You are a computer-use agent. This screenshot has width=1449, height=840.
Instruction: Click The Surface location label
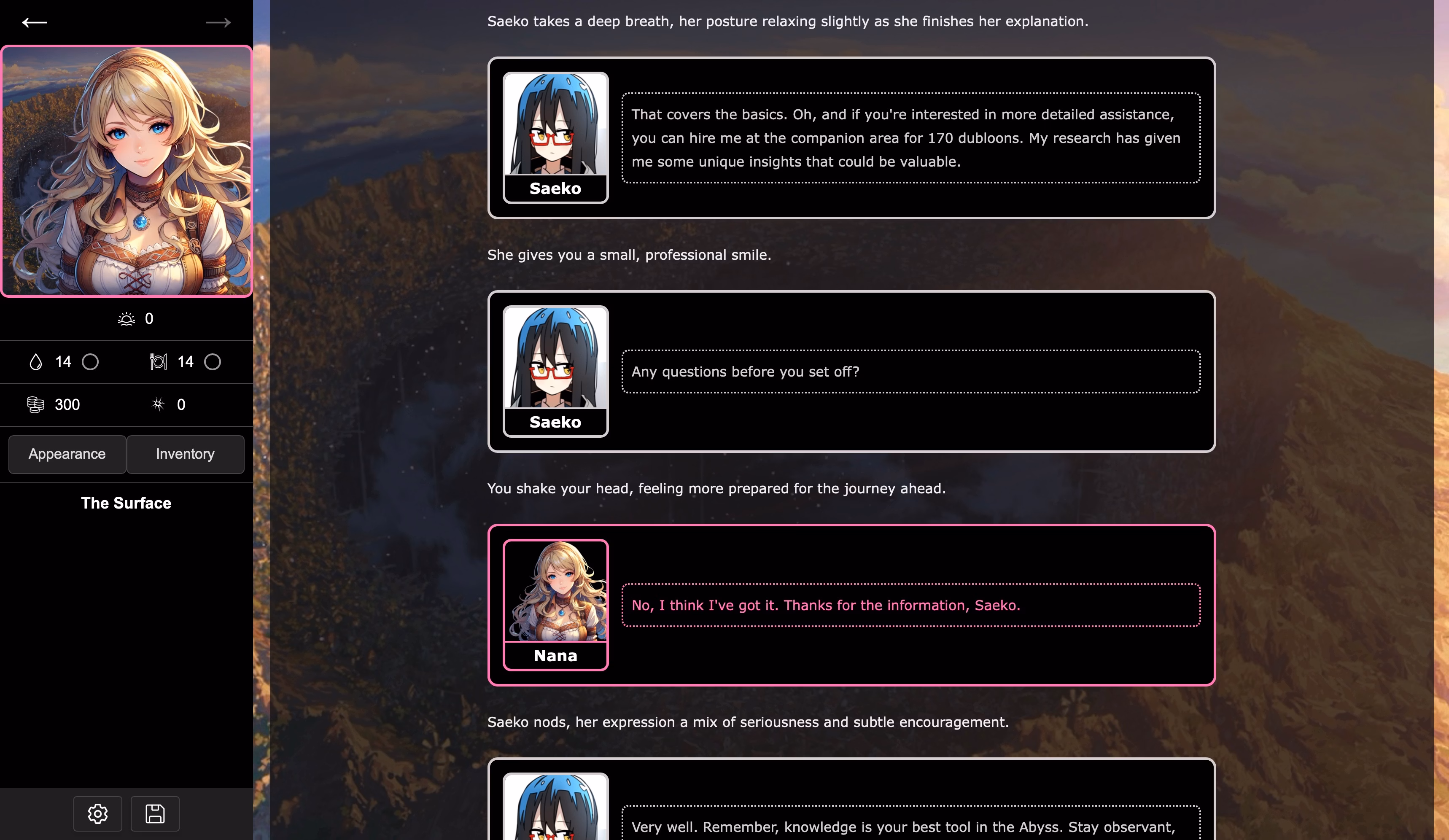pos(126,503)
